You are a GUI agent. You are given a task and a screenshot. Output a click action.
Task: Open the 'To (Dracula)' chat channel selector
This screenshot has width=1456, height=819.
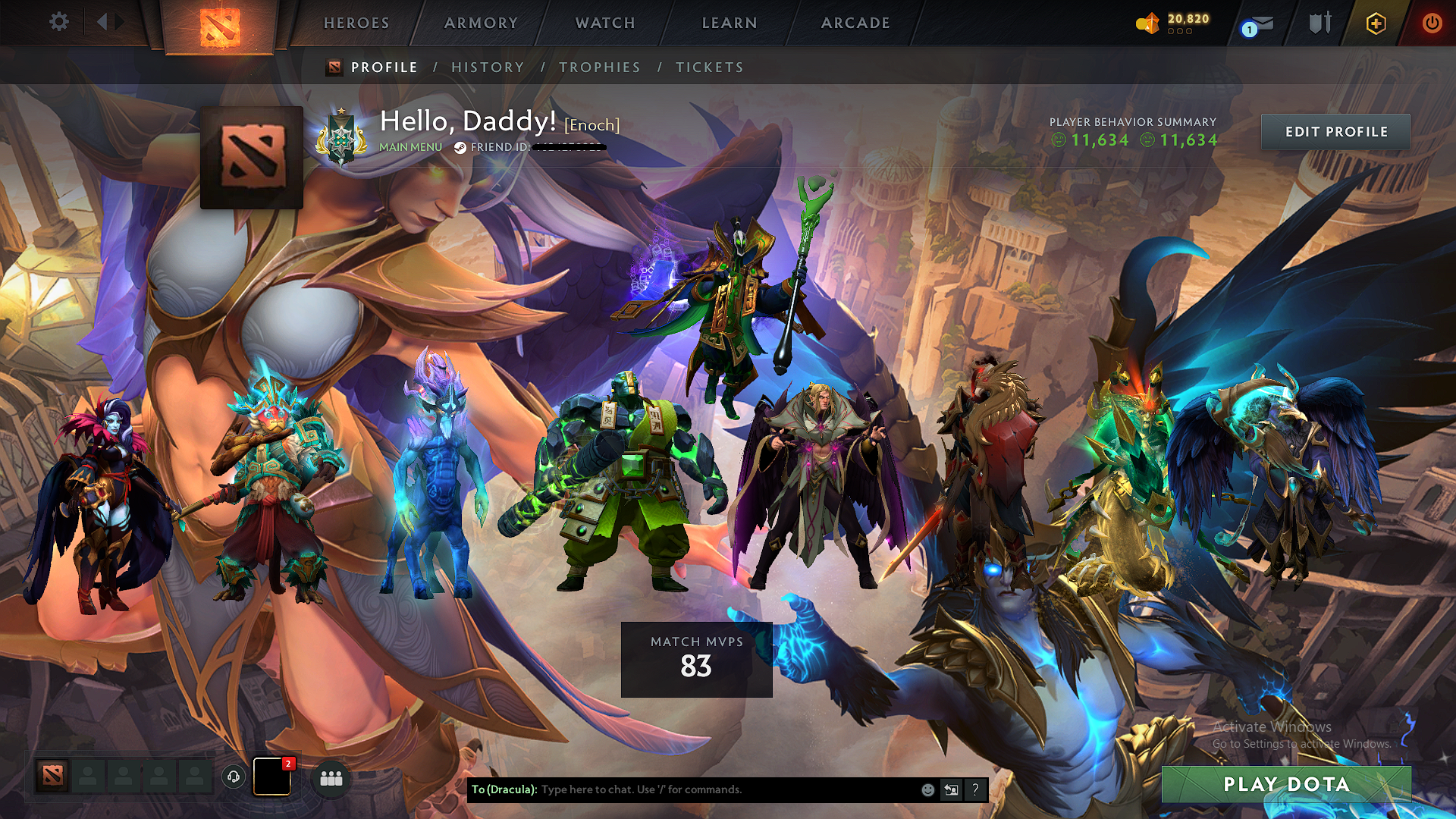[504, 789]
